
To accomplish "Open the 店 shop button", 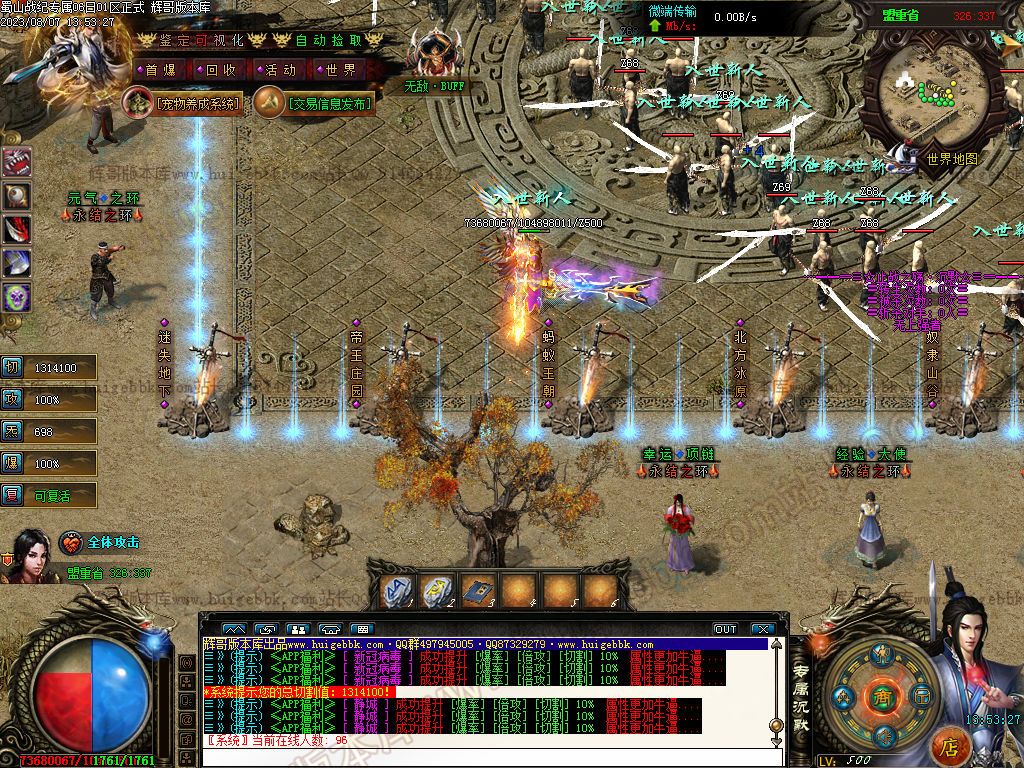I will (x=950, y=746).
